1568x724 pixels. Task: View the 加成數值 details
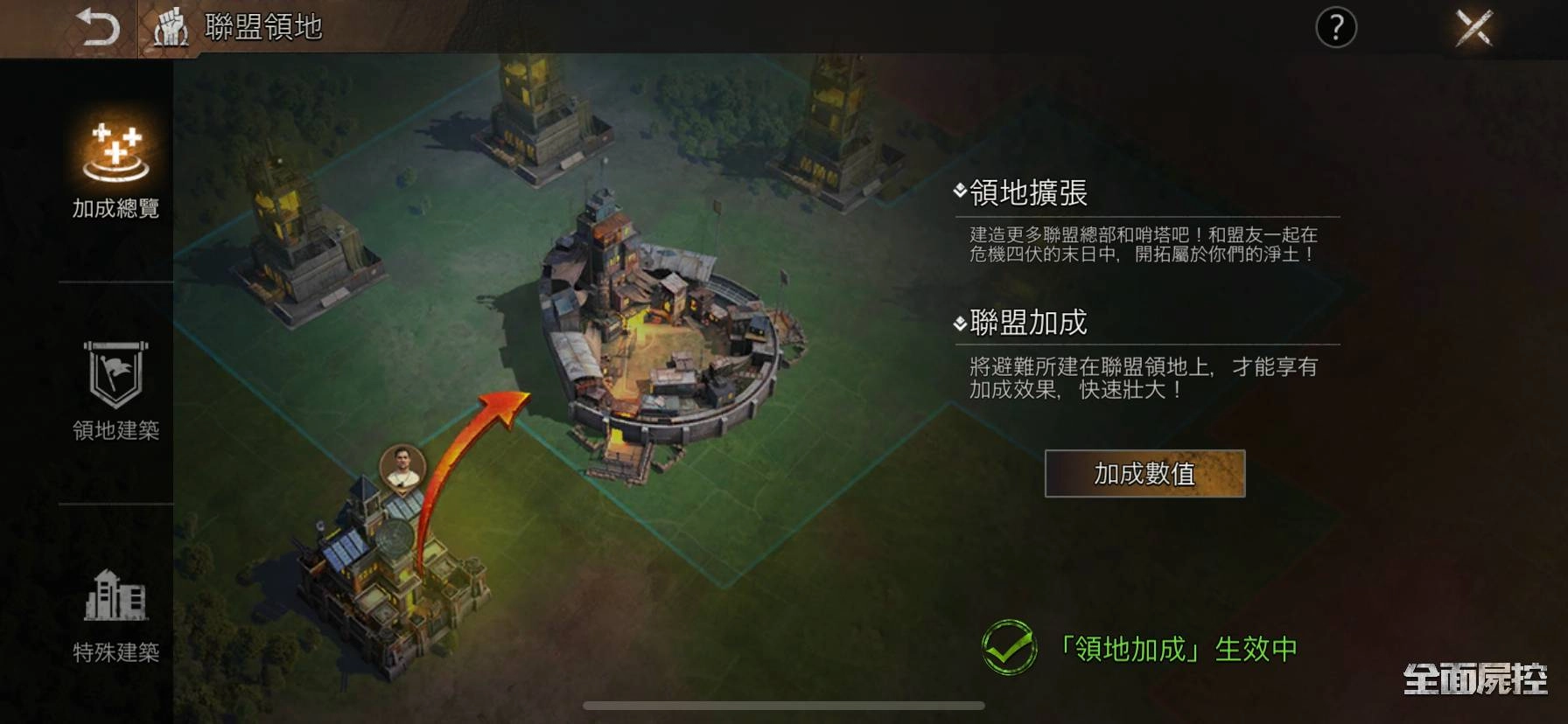[1144, 474]
